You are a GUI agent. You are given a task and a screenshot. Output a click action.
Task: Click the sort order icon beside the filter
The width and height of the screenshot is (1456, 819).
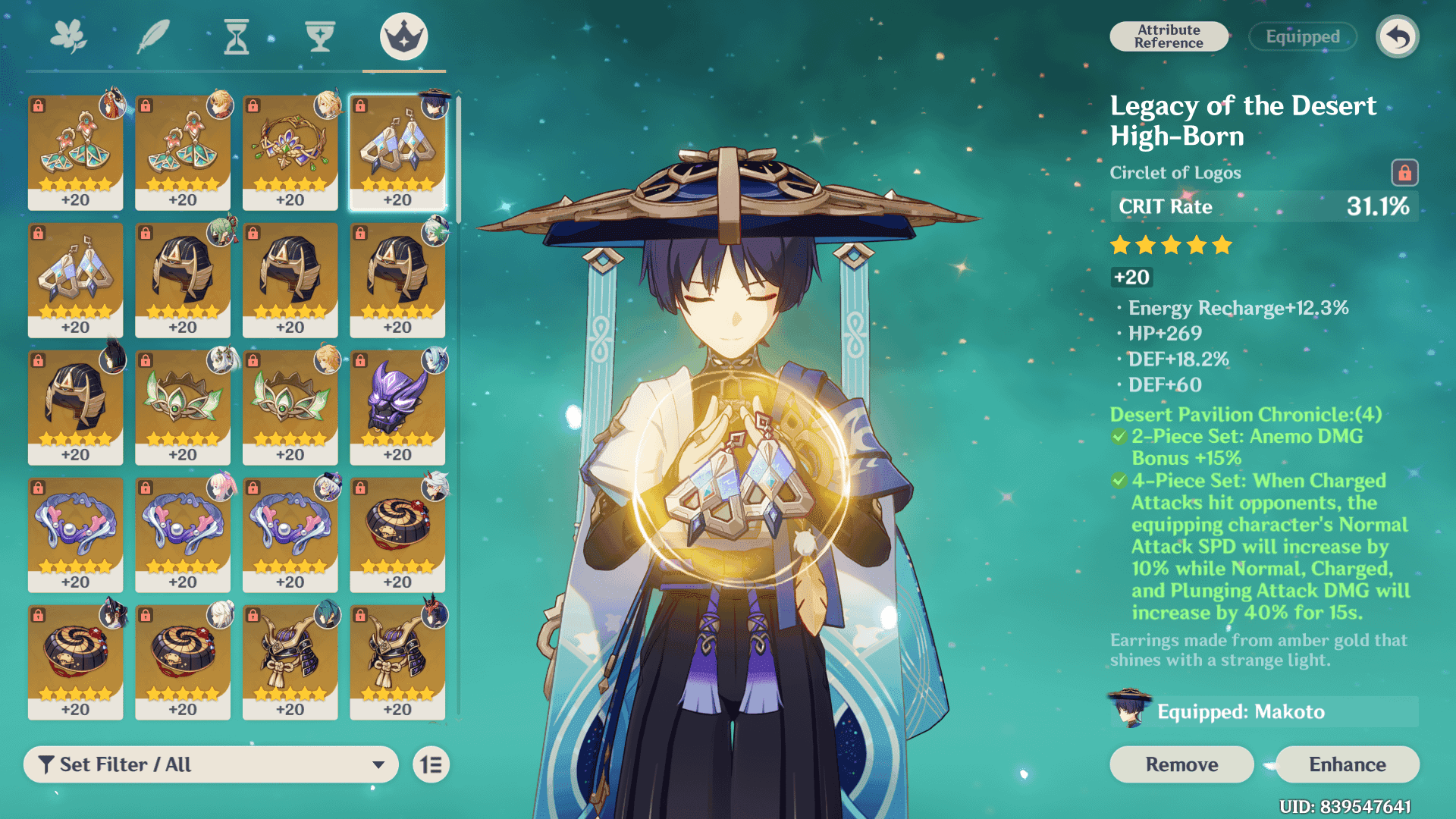tap(430, 764)
